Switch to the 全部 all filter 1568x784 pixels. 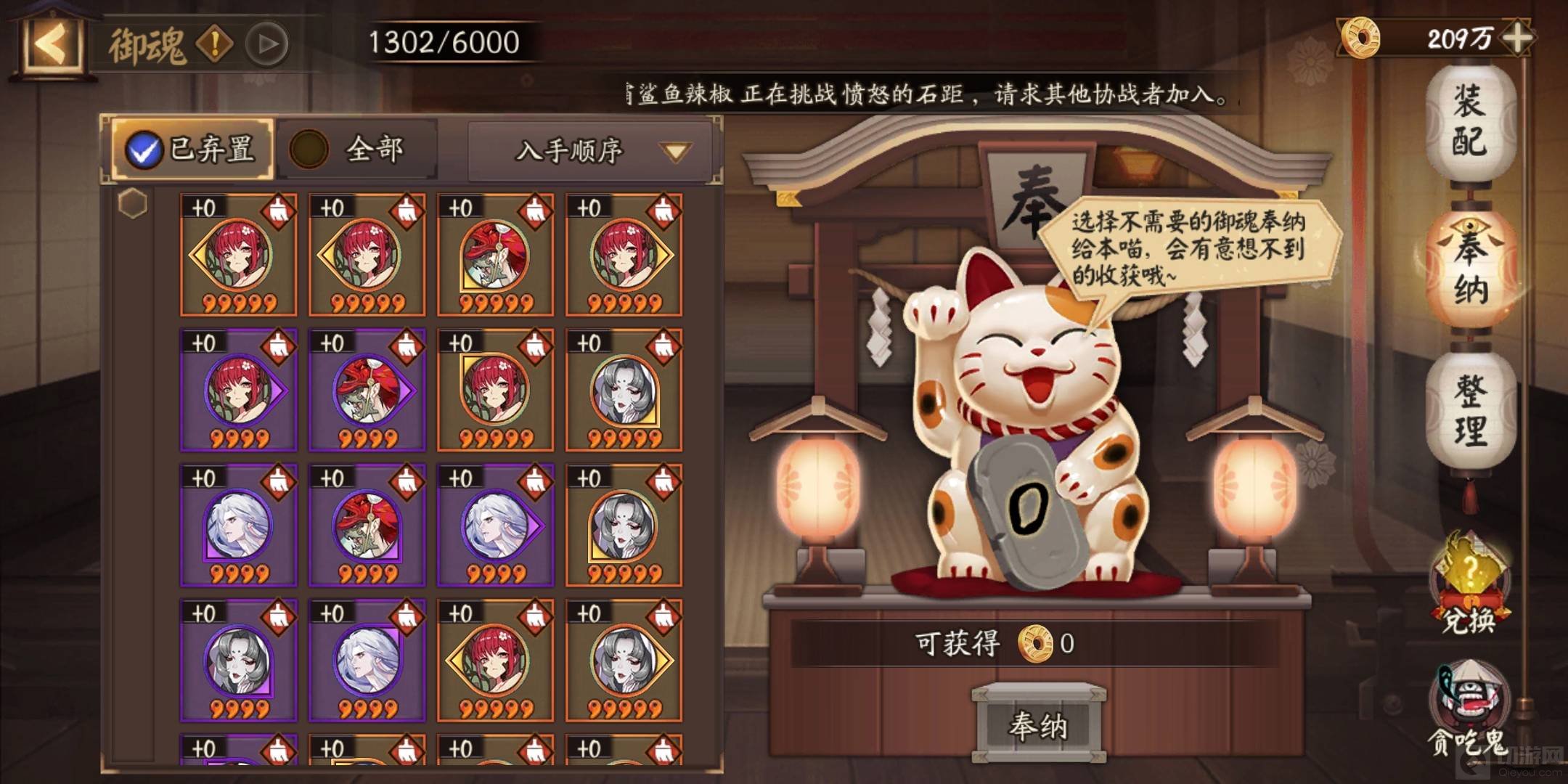pyautogui.click(x=357, y=150)
